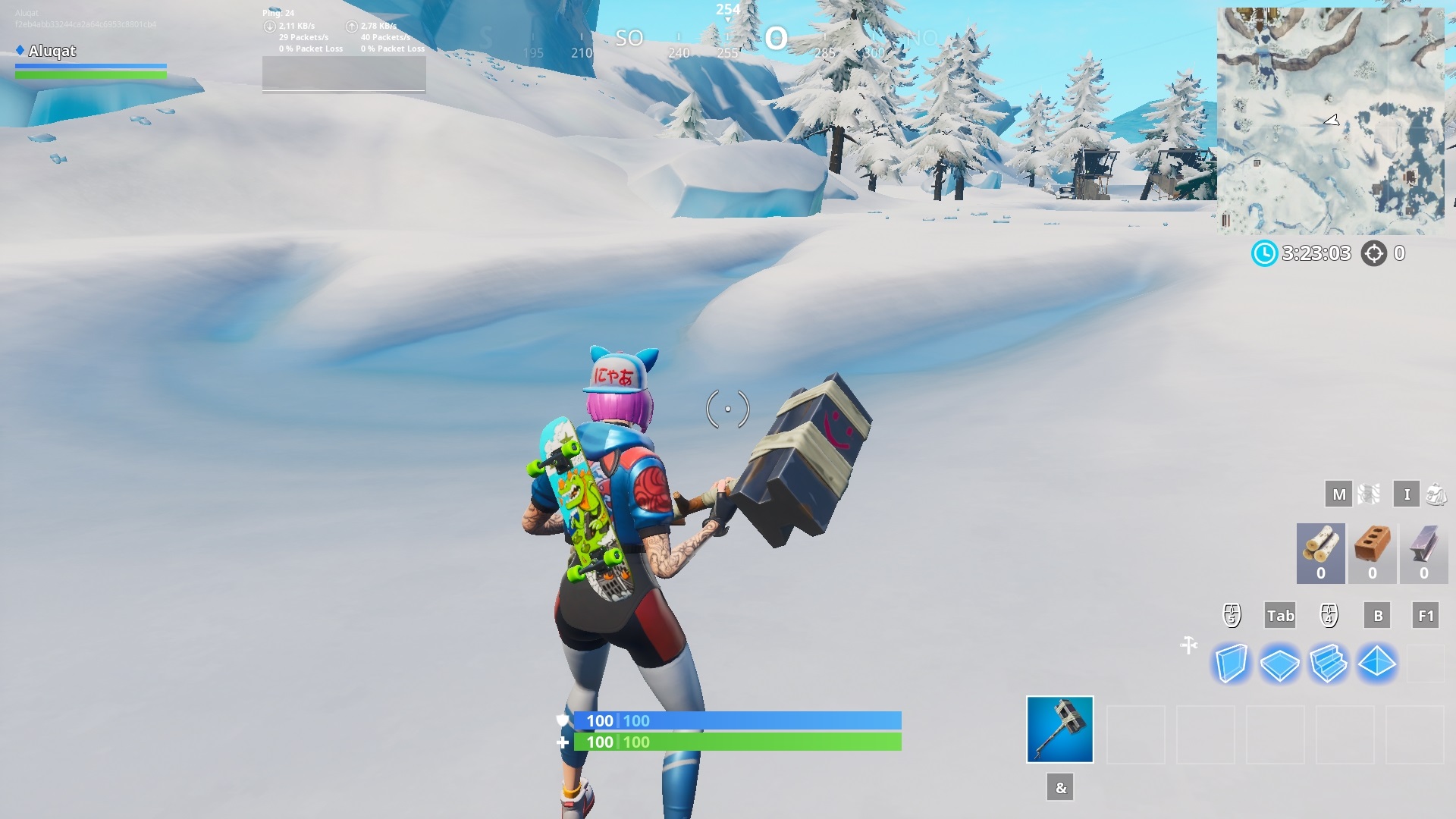Select the pyramid roof building piece icon
Viewport: 1456px width, 819px height.
coord(1378,664)
